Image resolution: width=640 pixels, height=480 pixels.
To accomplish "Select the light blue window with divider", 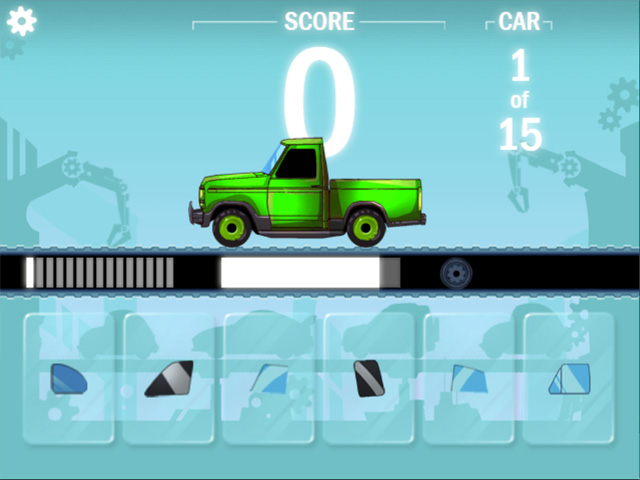I will pyautogui.click(x=568, y=379).
